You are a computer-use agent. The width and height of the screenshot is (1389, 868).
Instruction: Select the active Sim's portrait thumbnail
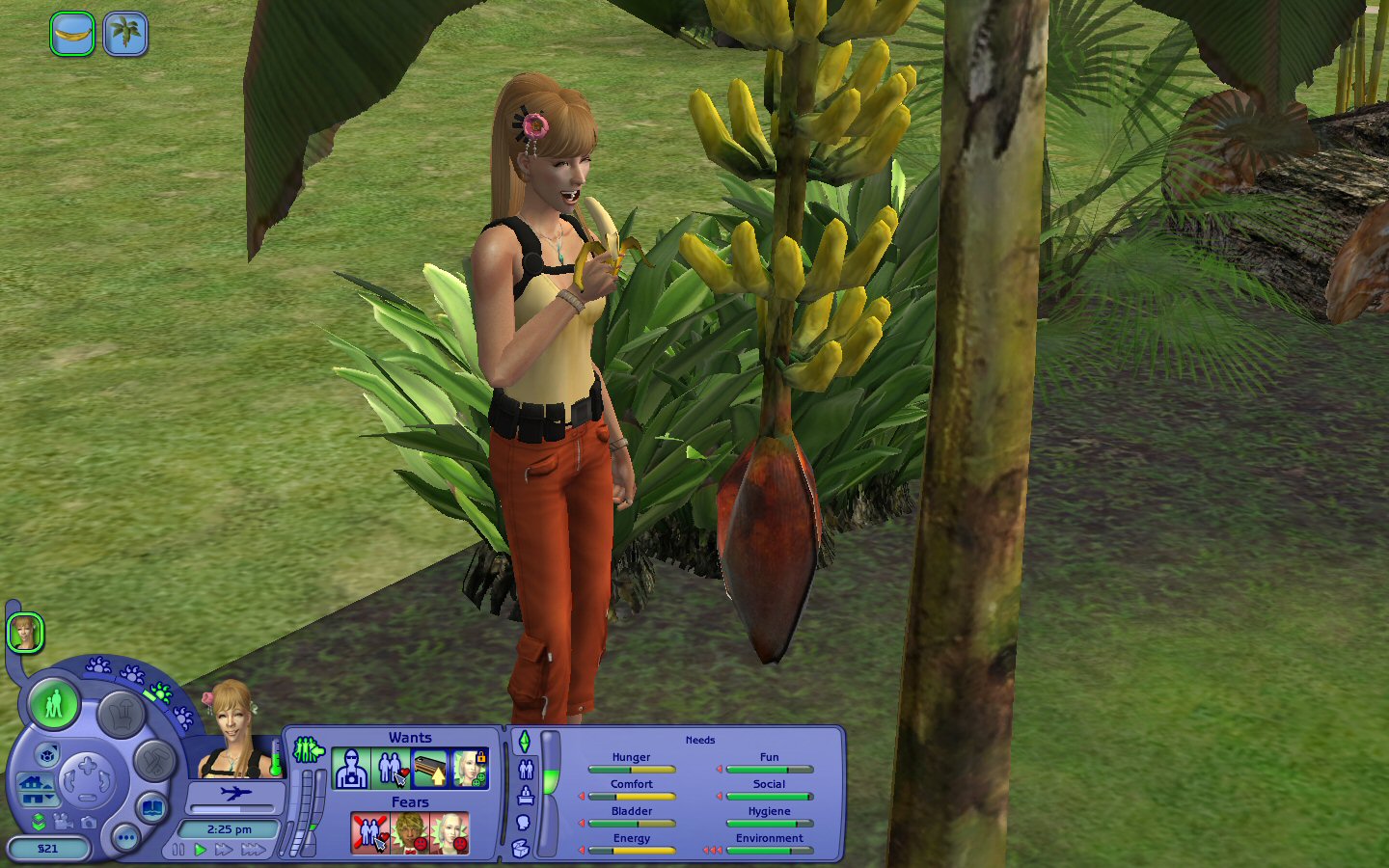(25, 634)
